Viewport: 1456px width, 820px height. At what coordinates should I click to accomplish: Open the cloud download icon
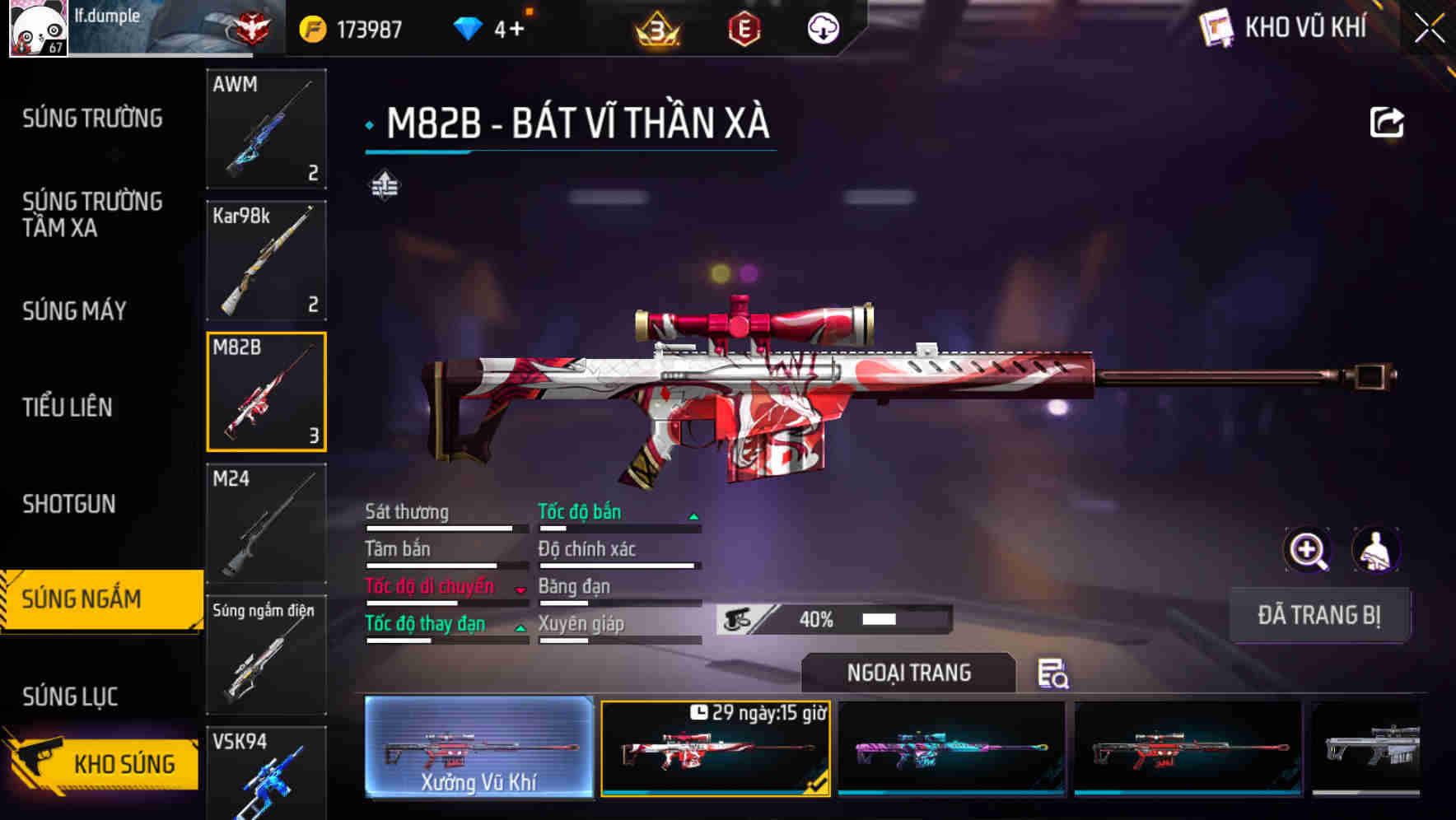[x=822, y=27]
